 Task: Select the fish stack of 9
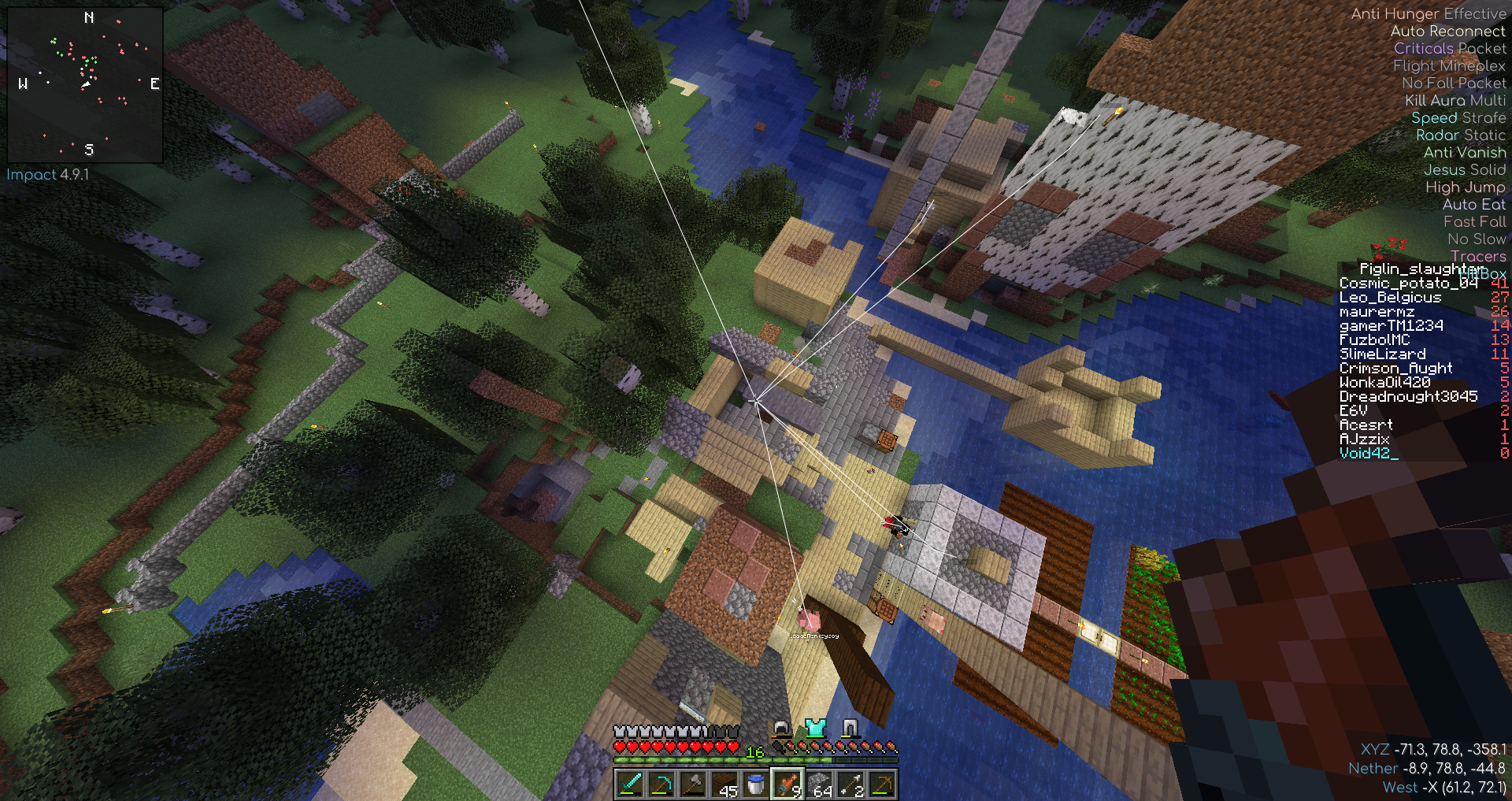tap(787, 785)
